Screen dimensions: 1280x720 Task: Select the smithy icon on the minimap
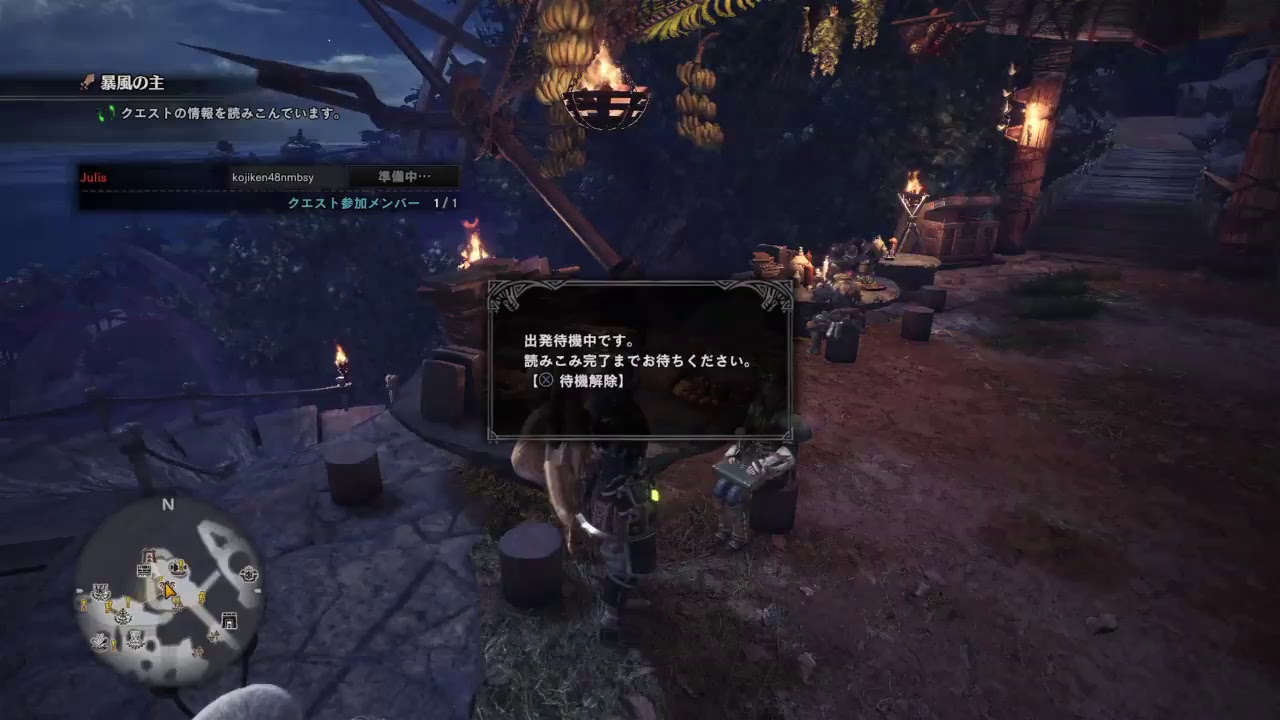click(x=148, y=556)
